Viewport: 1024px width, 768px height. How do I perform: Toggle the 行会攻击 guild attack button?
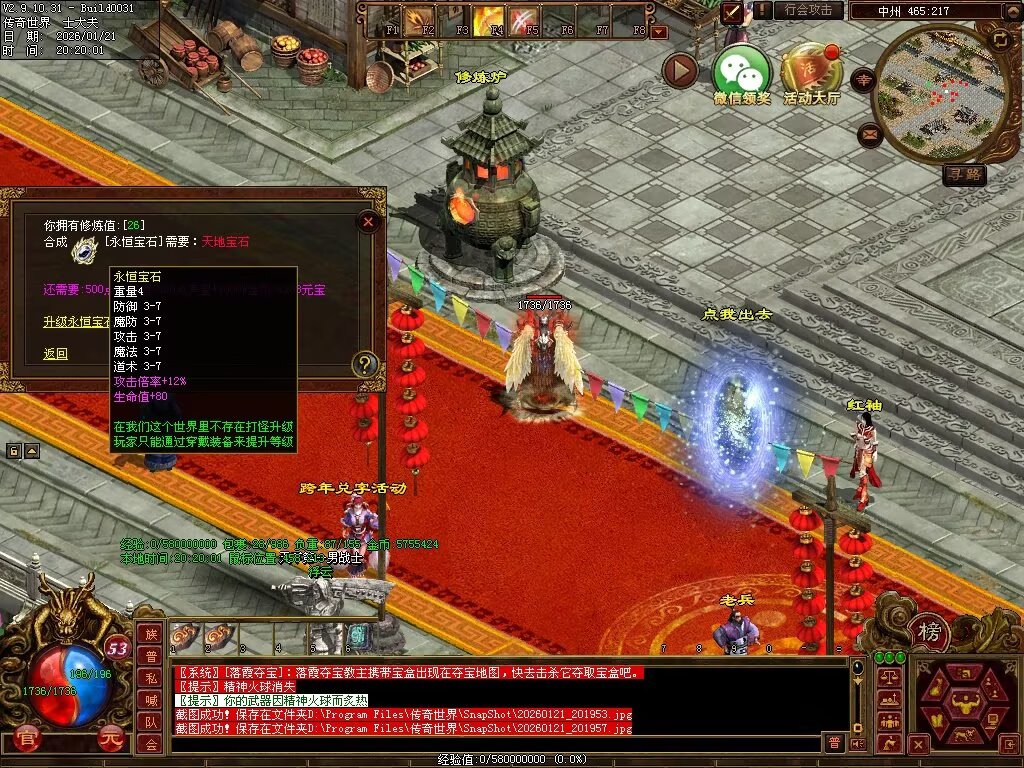(x=808, y=10)
